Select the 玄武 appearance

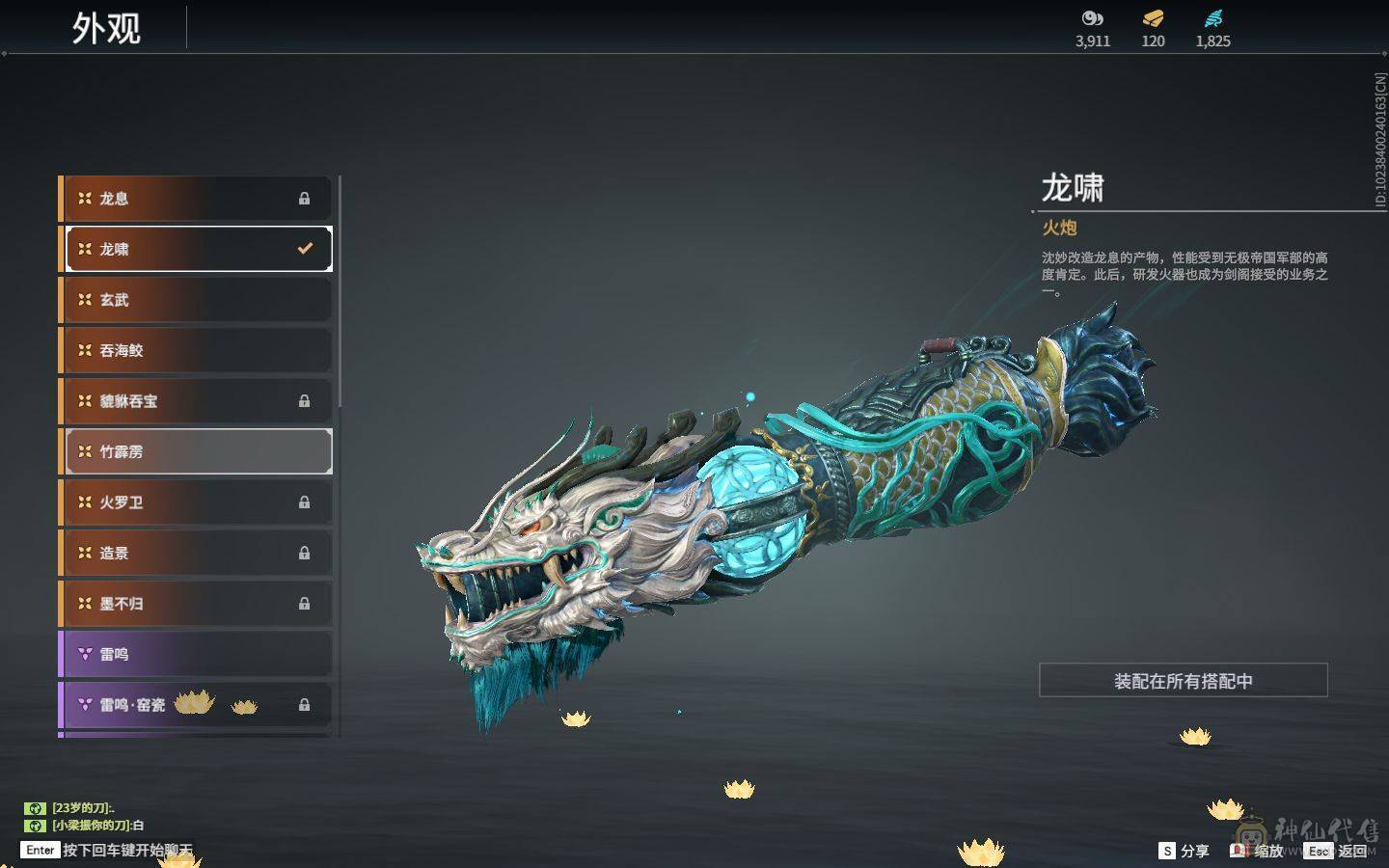tap(197, 300)
